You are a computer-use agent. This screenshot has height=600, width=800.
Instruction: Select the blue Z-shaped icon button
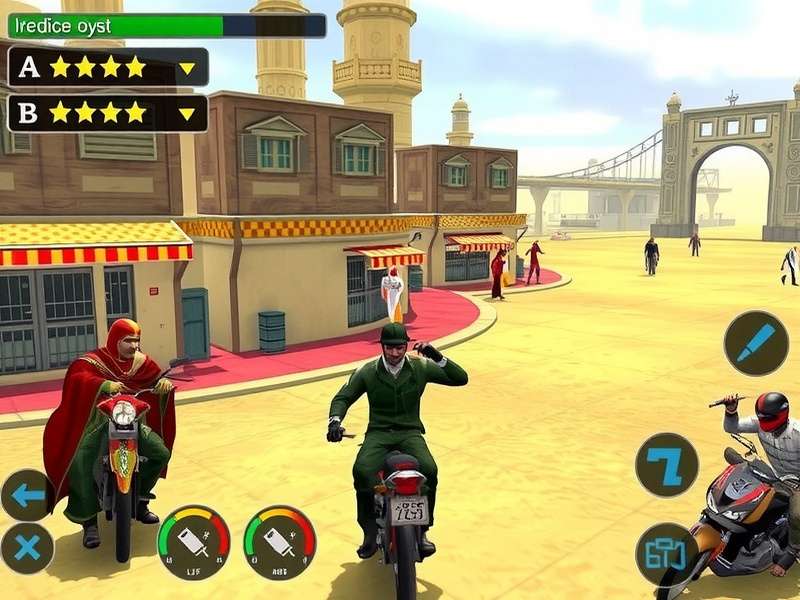666,464
